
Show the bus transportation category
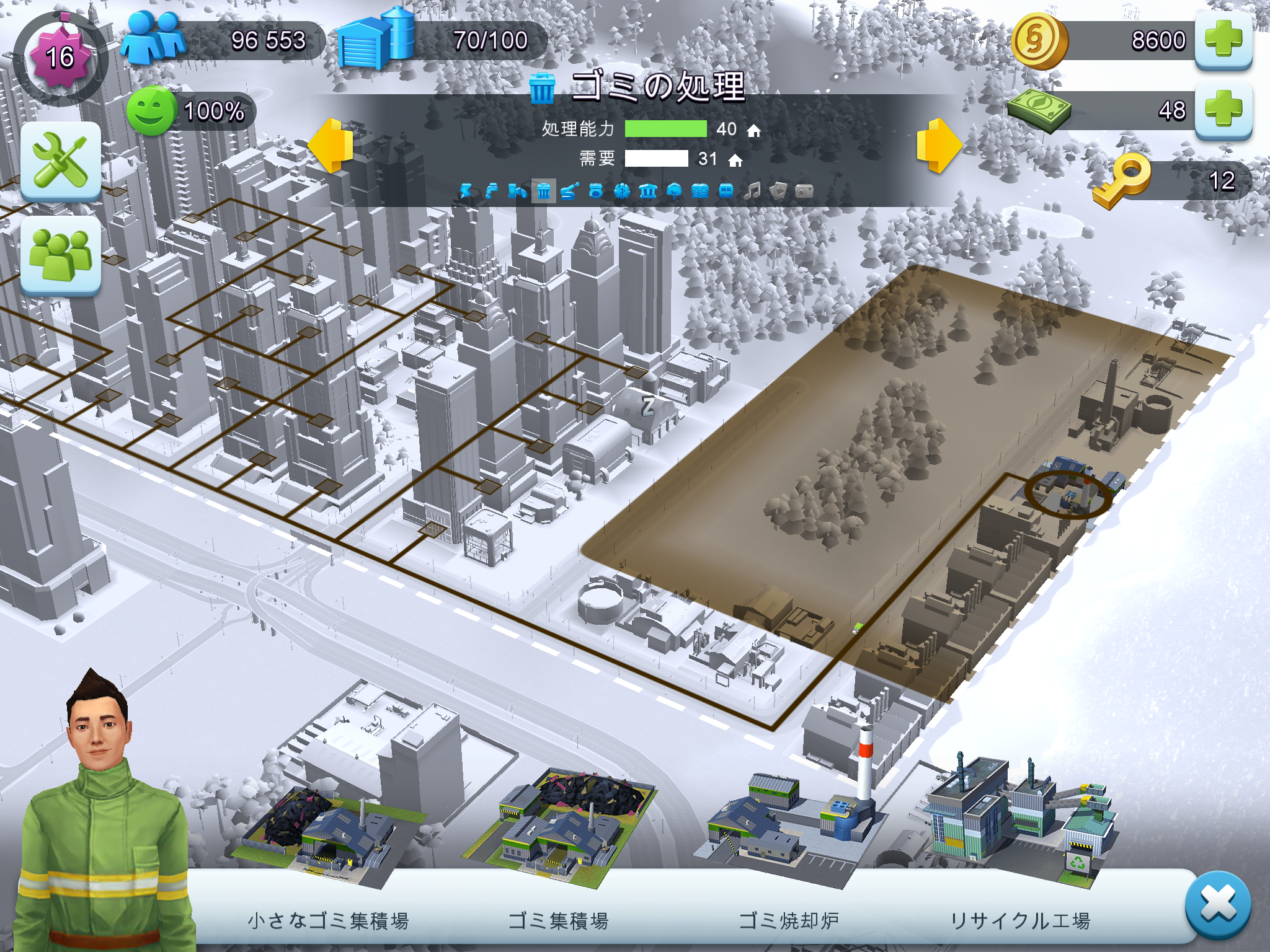click(726, 191)
